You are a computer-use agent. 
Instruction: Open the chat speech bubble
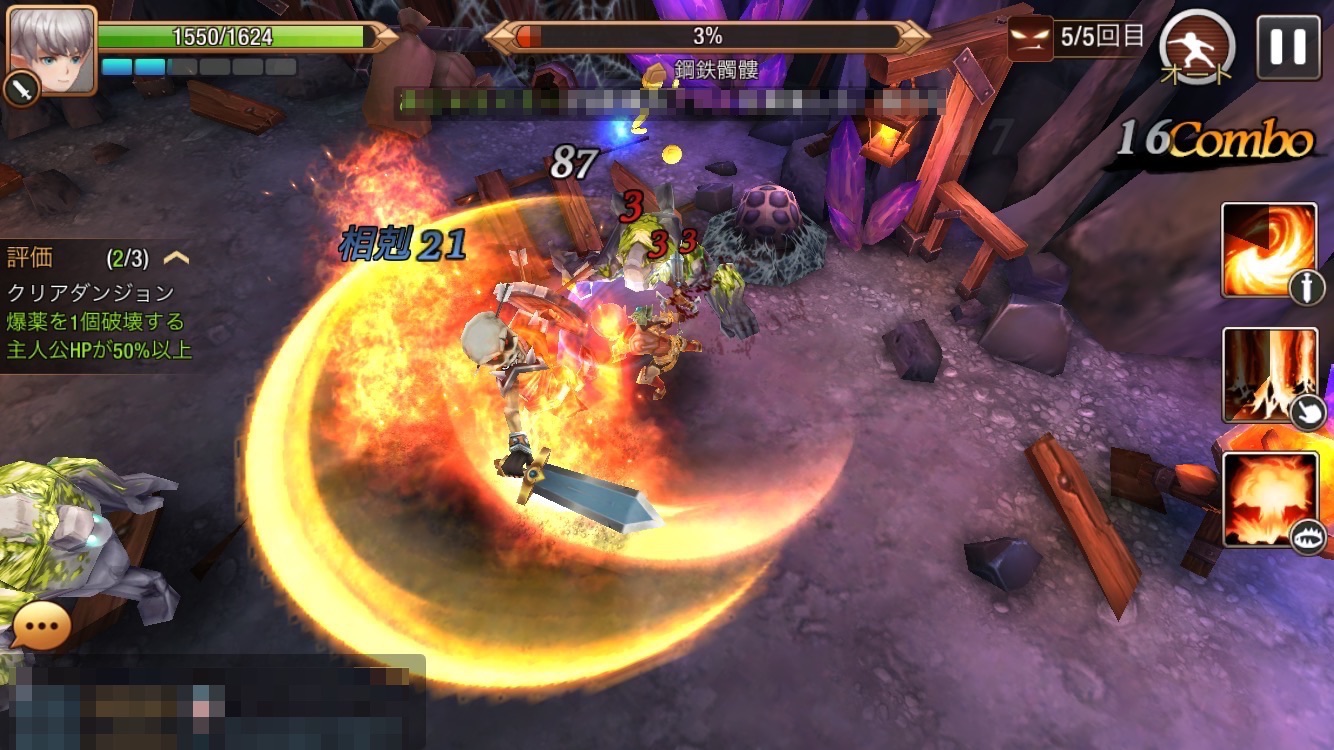tap(41, 628)
